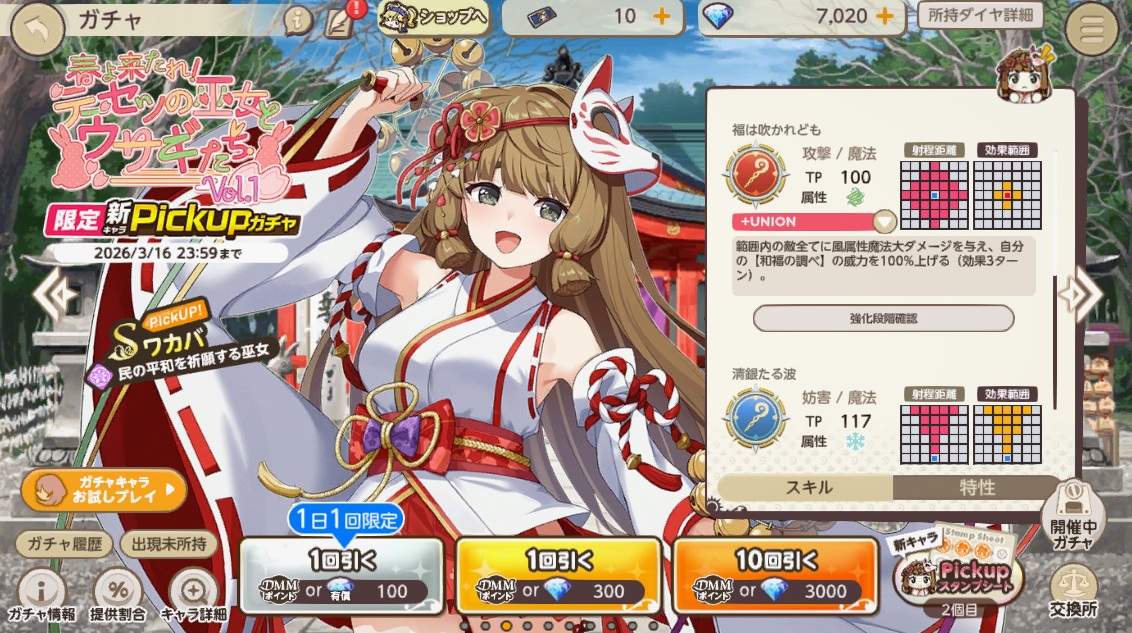The width and height of the screenshot is (1132, 633).
Task: Click 強化段階確認 enhancement stage button
Action: [883, 318]
